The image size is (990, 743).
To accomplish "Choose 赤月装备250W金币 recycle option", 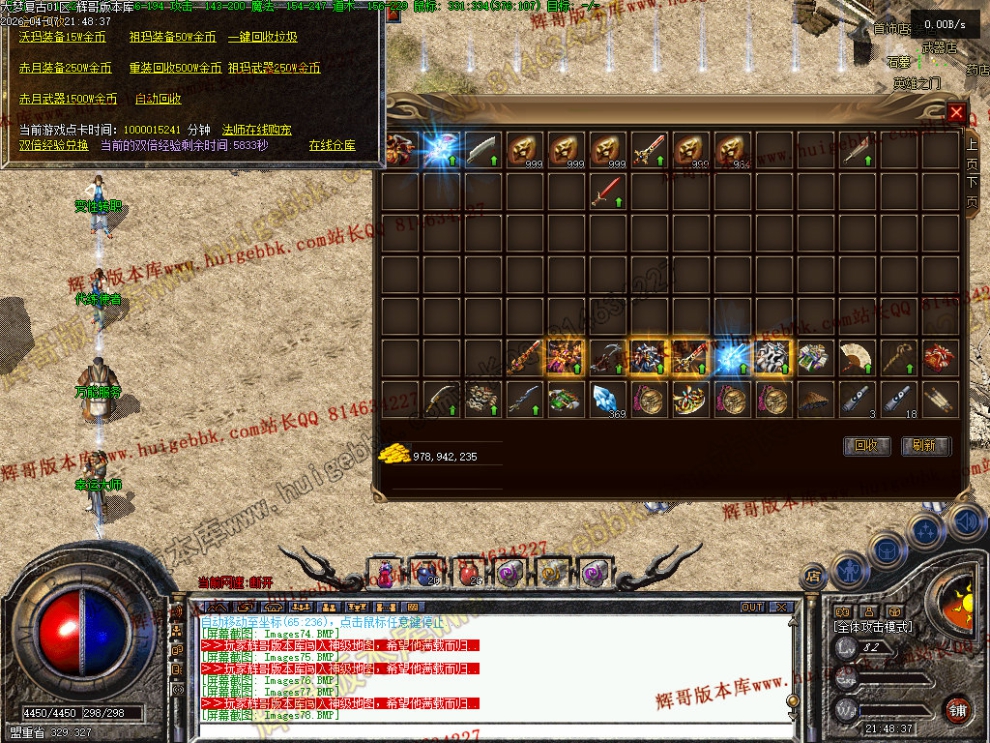I will 65,68.
